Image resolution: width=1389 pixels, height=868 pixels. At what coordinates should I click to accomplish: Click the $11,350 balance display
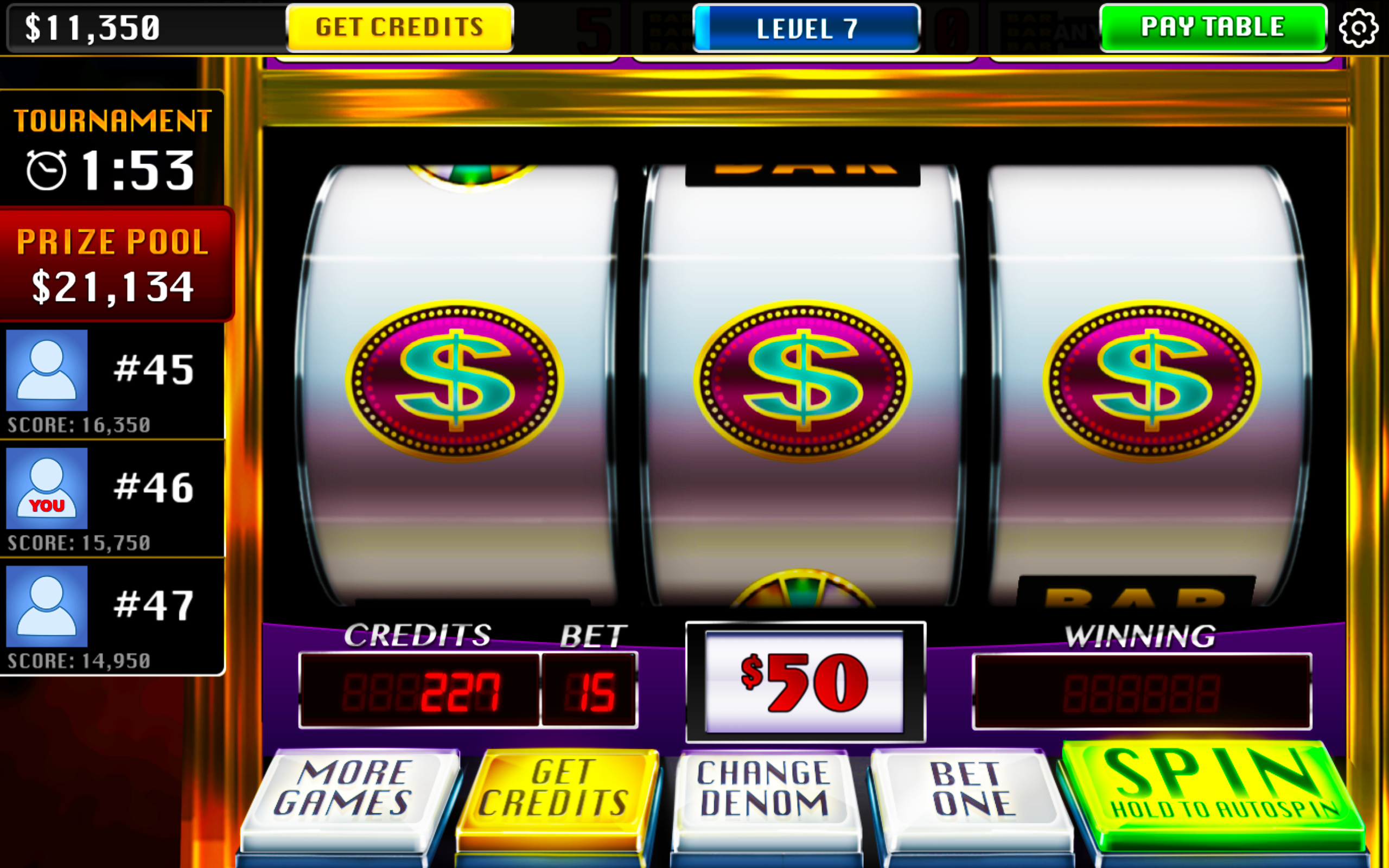(92, 27)
